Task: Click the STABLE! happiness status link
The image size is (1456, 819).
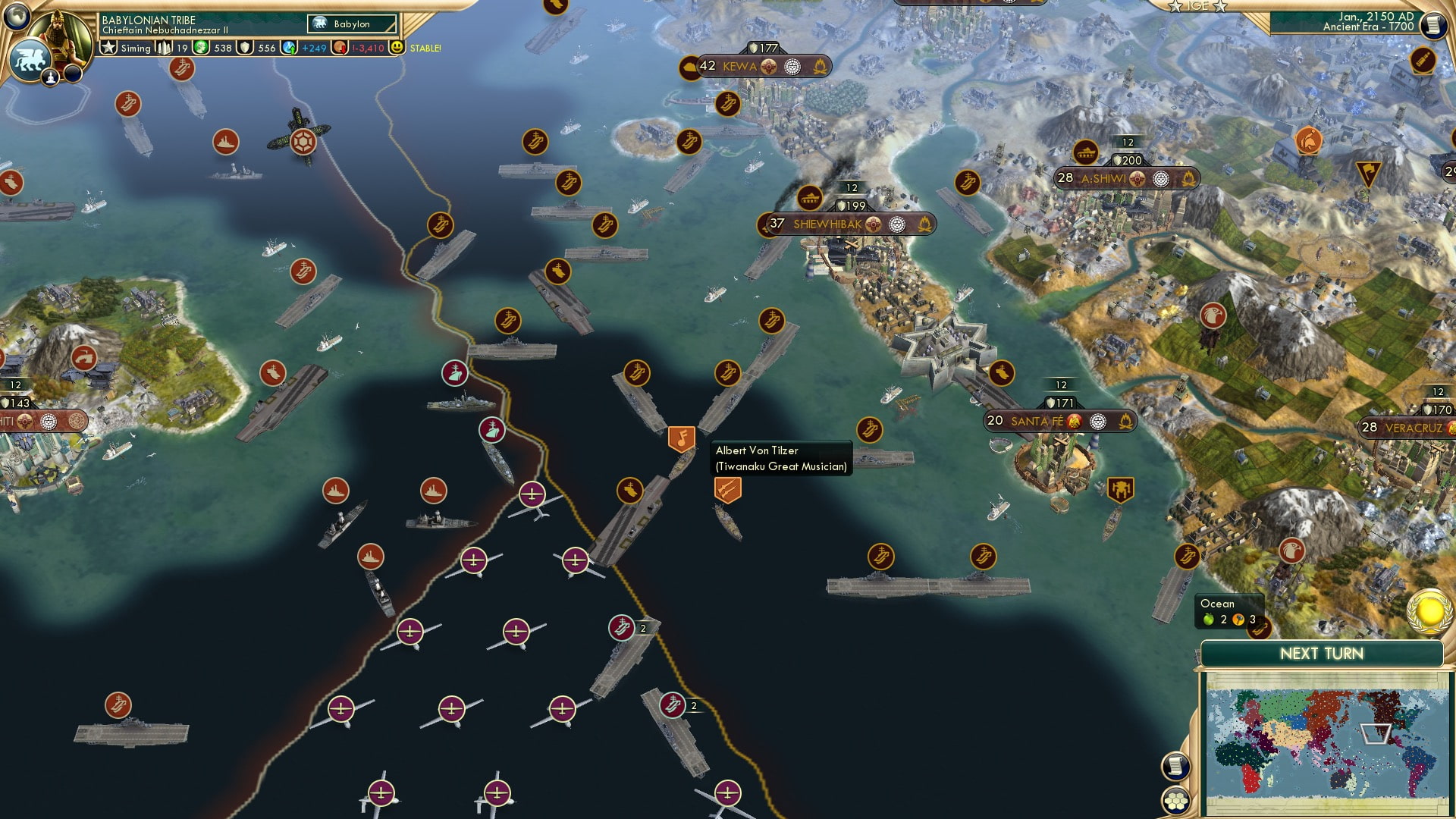Action: (425, 48)
